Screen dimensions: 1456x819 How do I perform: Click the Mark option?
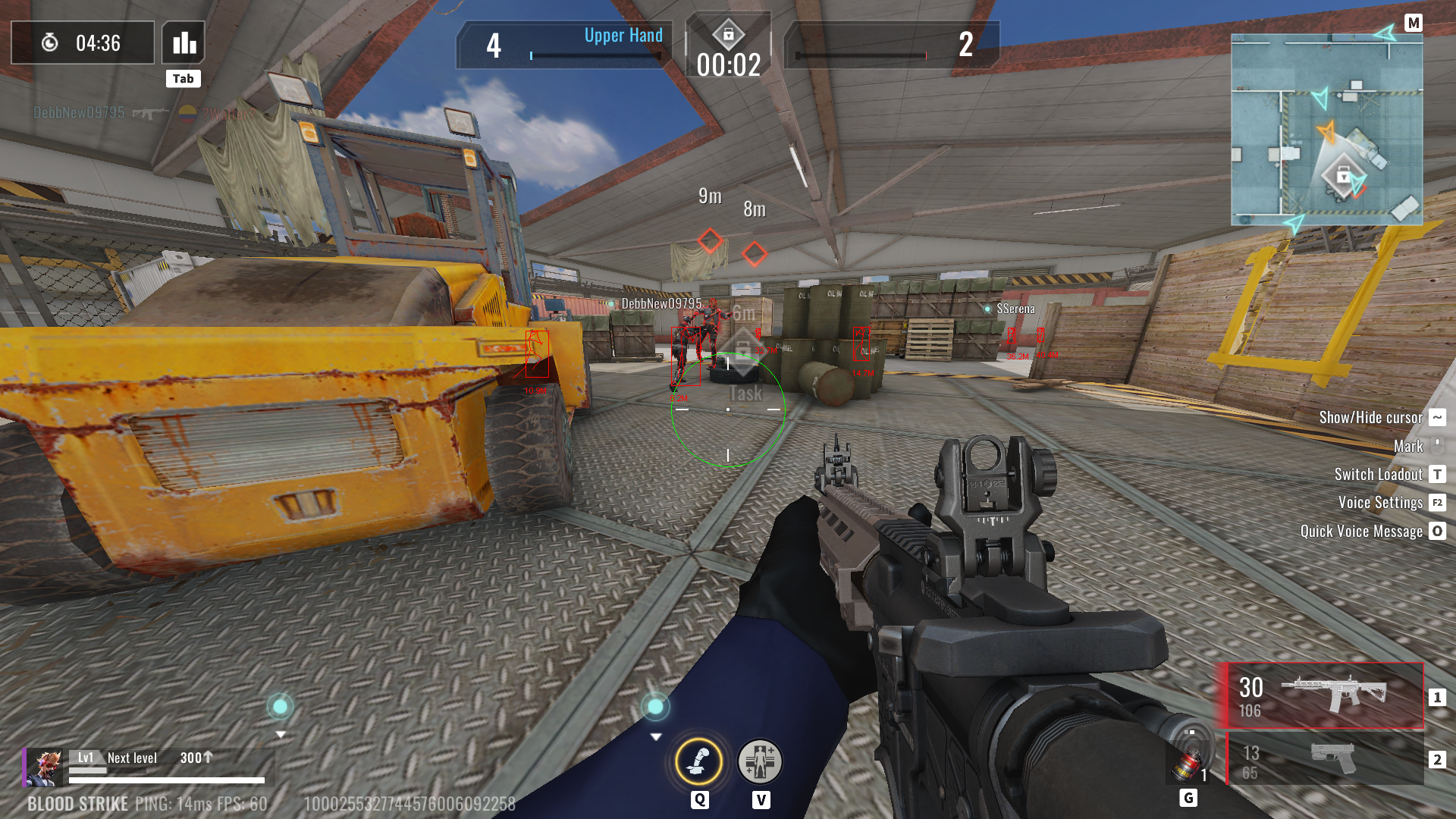pos(1408,447)
